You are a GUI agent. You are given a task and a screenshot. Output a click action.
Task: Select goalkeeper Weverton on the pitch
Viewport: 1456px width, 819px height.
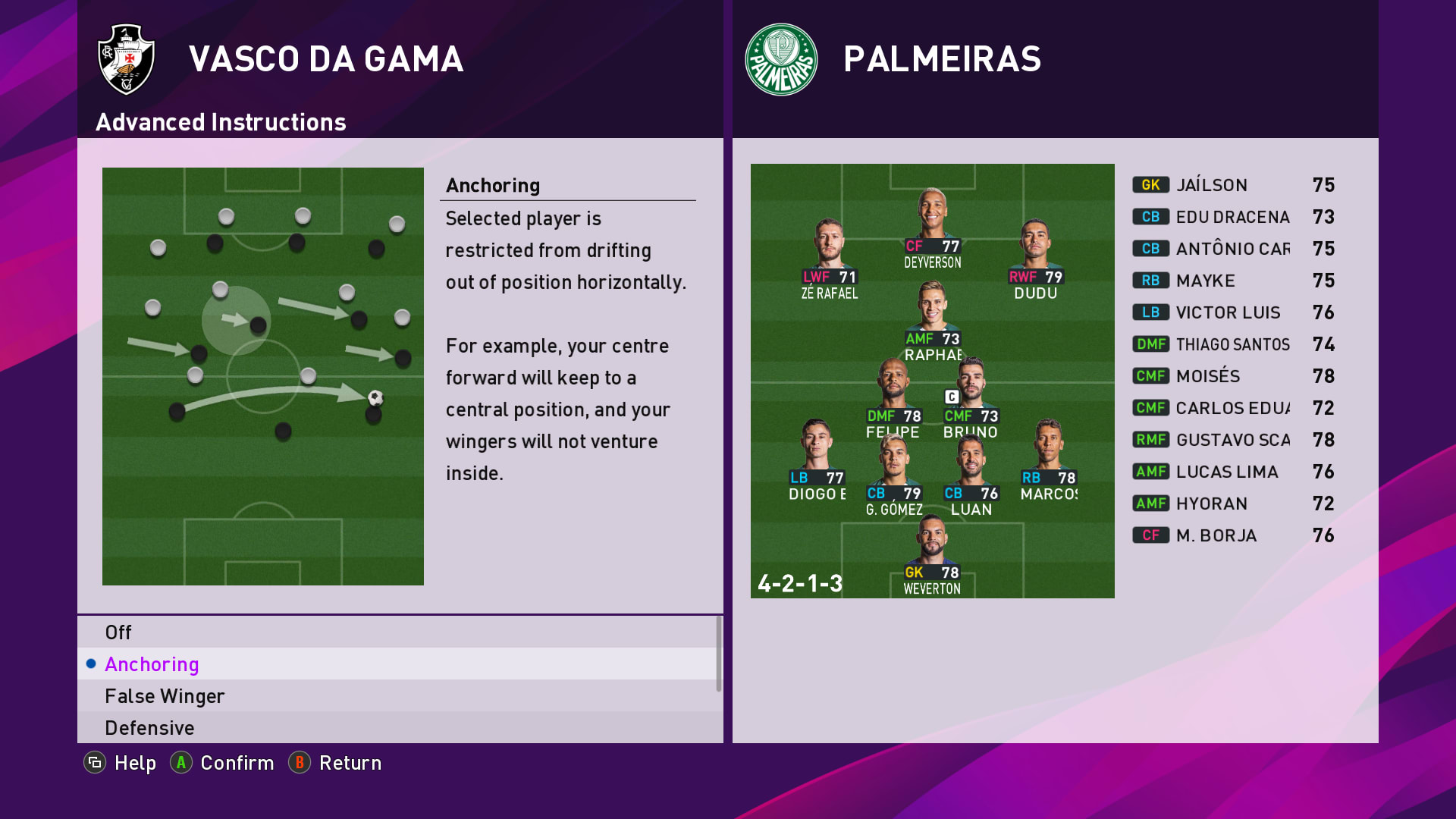[932, 554]
